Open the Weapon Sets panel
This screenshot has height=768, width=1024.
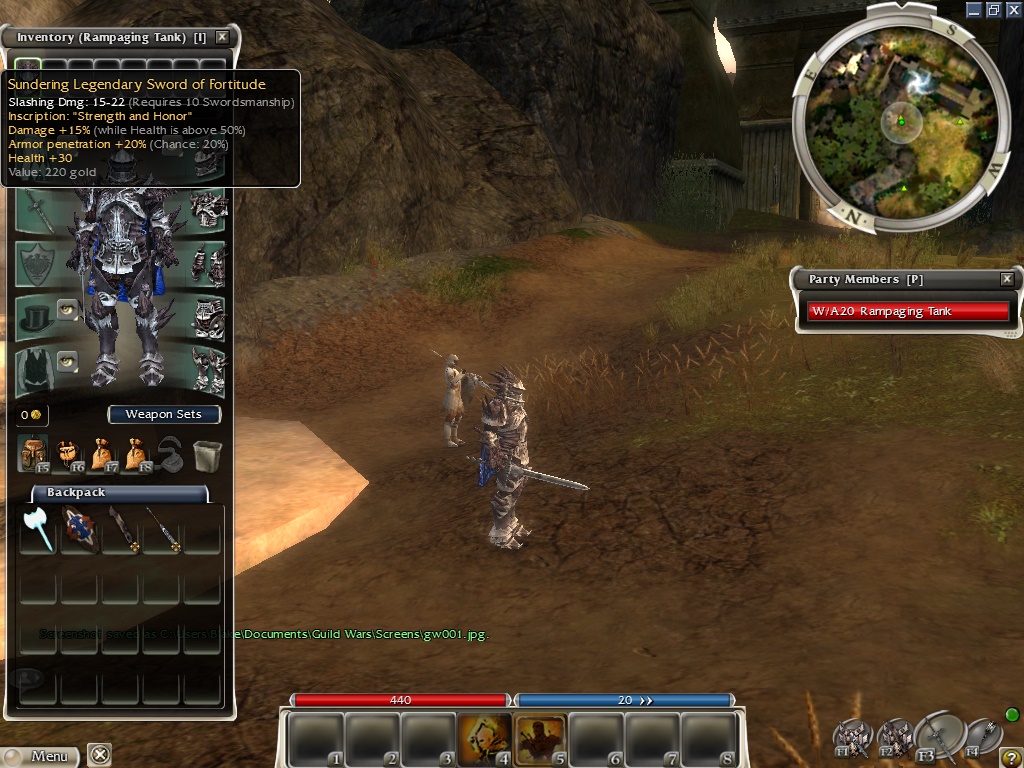(x=164, y=414)
